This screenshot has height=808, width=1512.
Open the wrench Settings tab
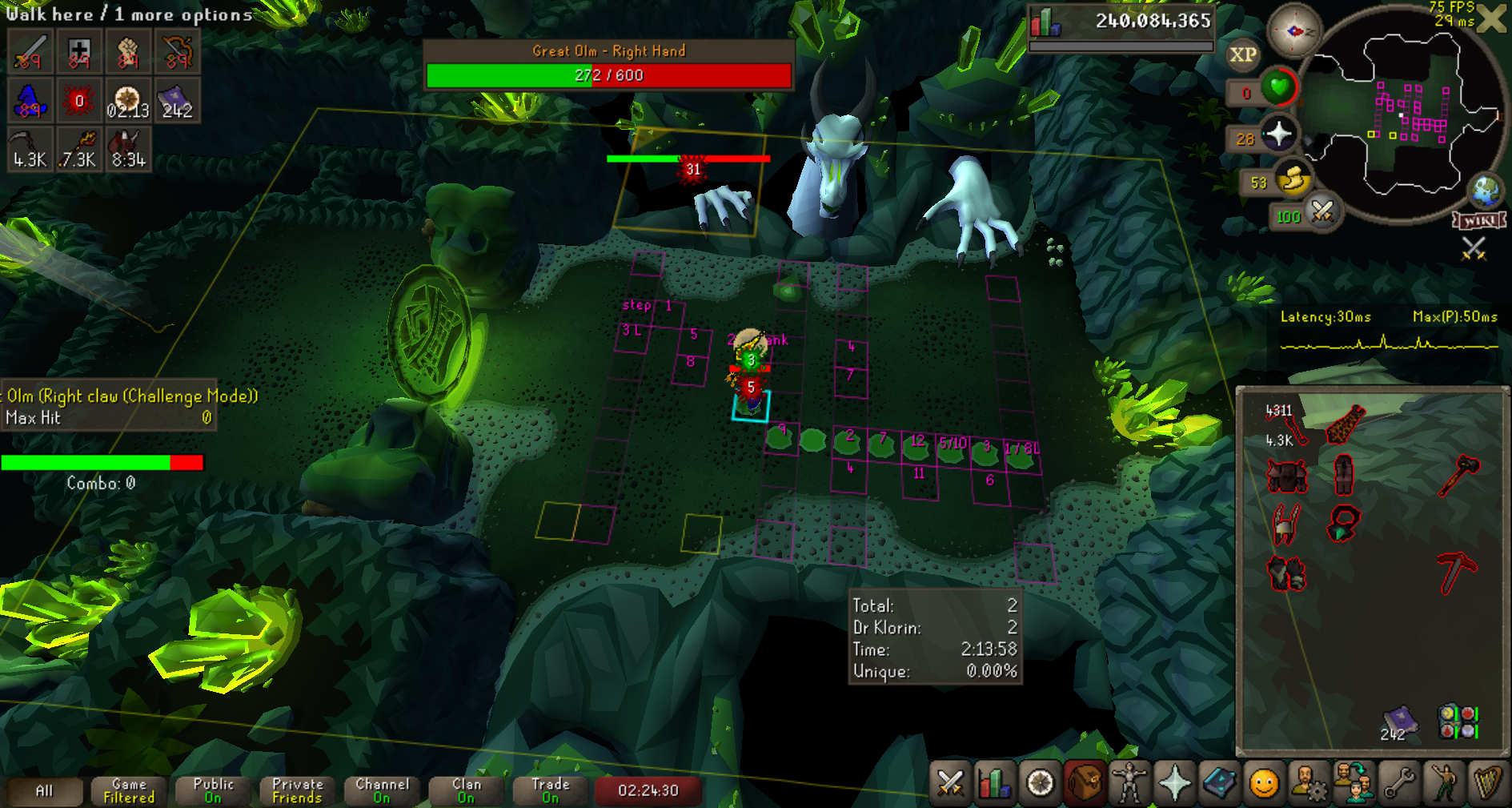pos(1399,783)
